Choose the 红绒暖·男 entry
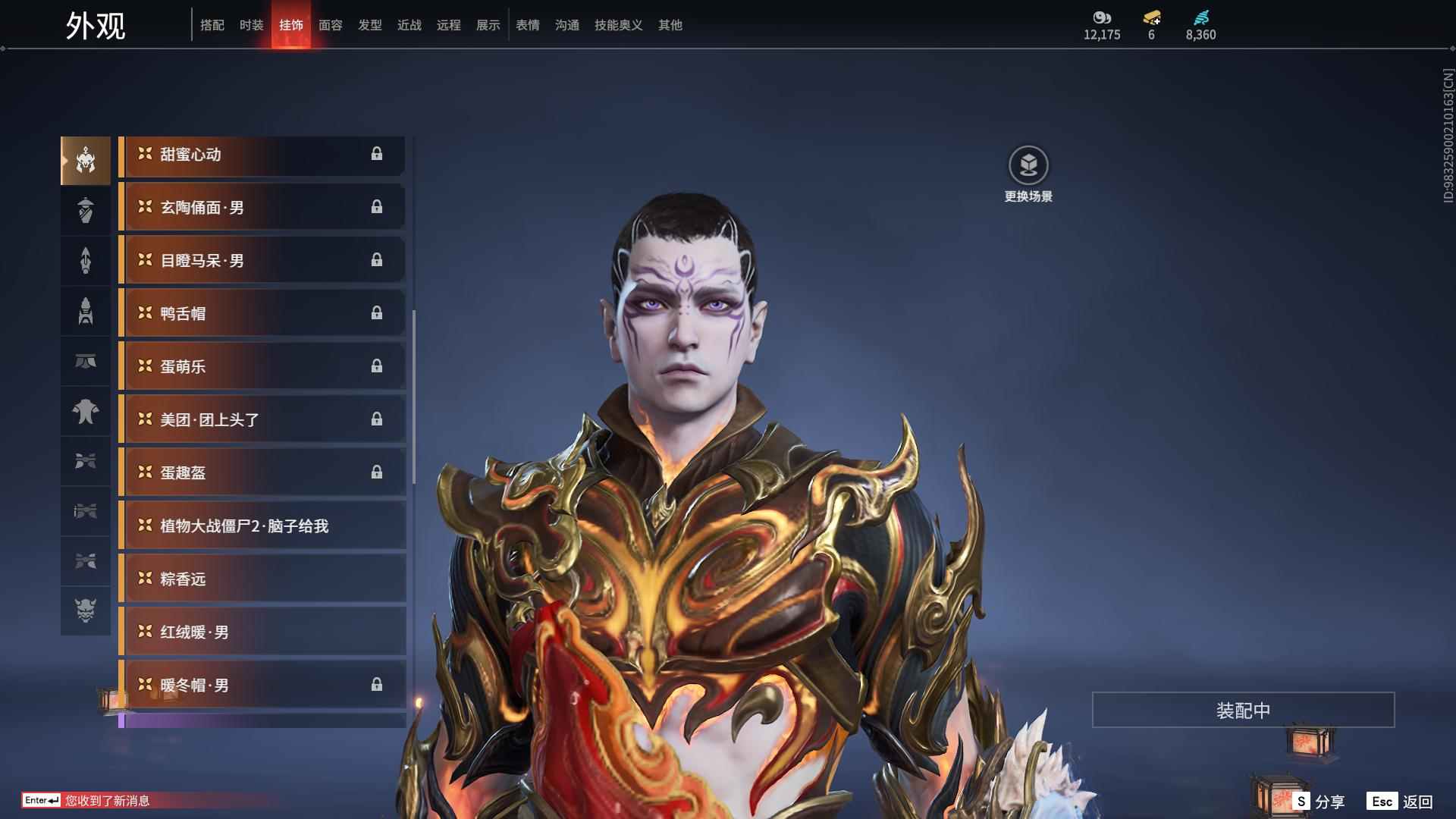Viewport: 1456px width, 819px height. pyautogui.click(x=262, y=632)
